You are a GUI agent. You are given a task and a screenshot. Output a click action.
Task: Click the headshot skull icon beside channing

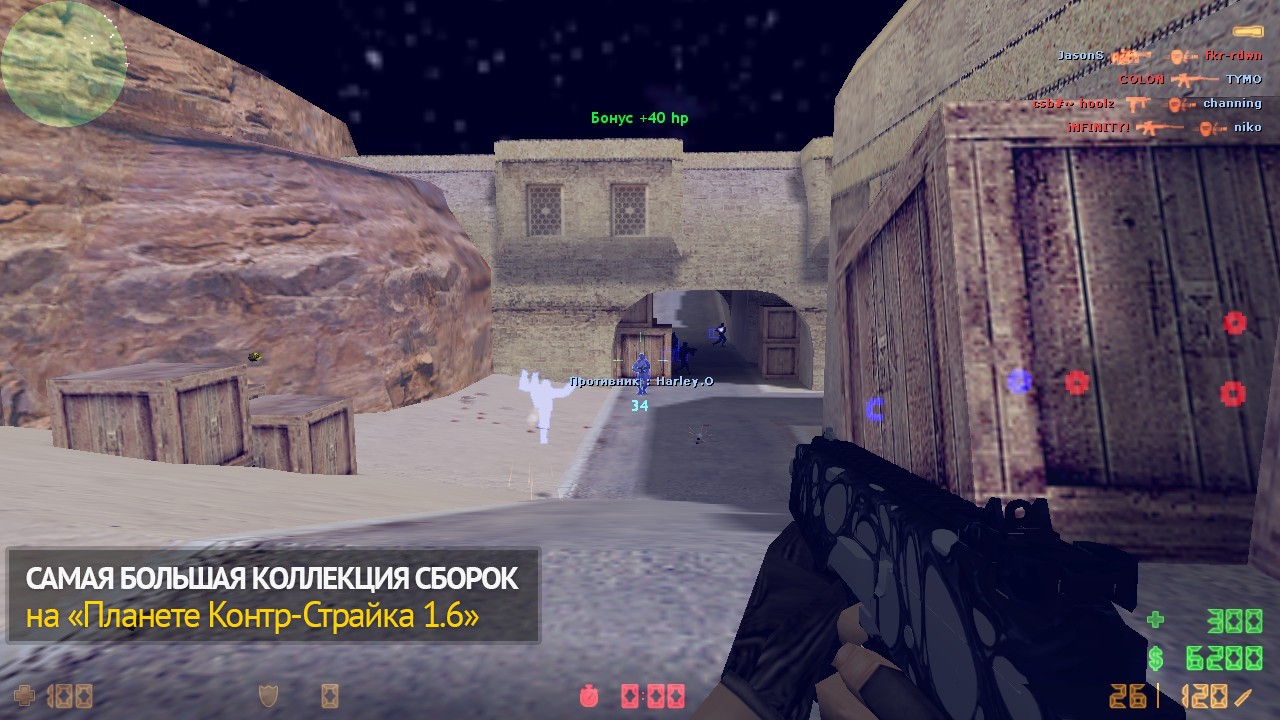click(1180, 105)
